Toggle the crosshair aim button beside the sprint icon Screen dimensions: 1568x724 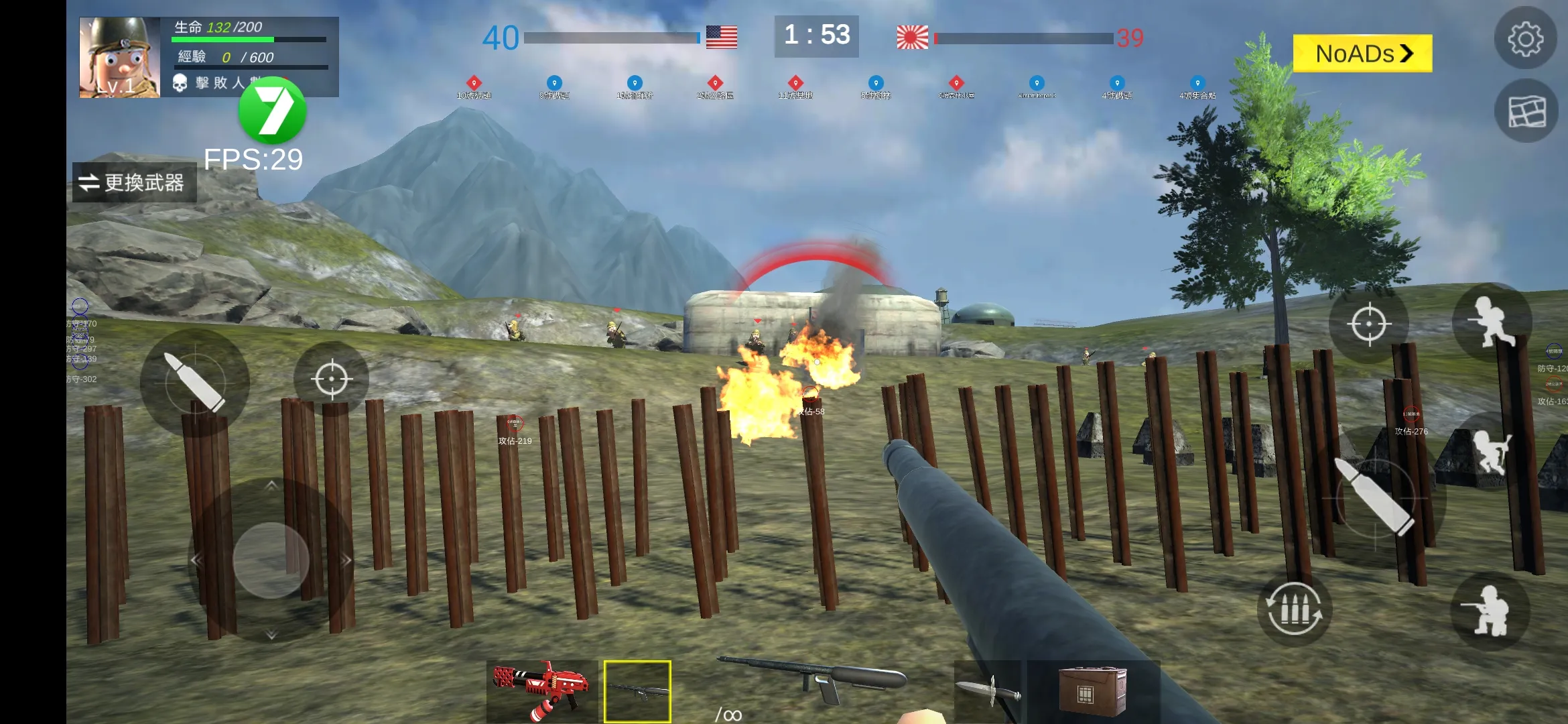pos(1369,324)
